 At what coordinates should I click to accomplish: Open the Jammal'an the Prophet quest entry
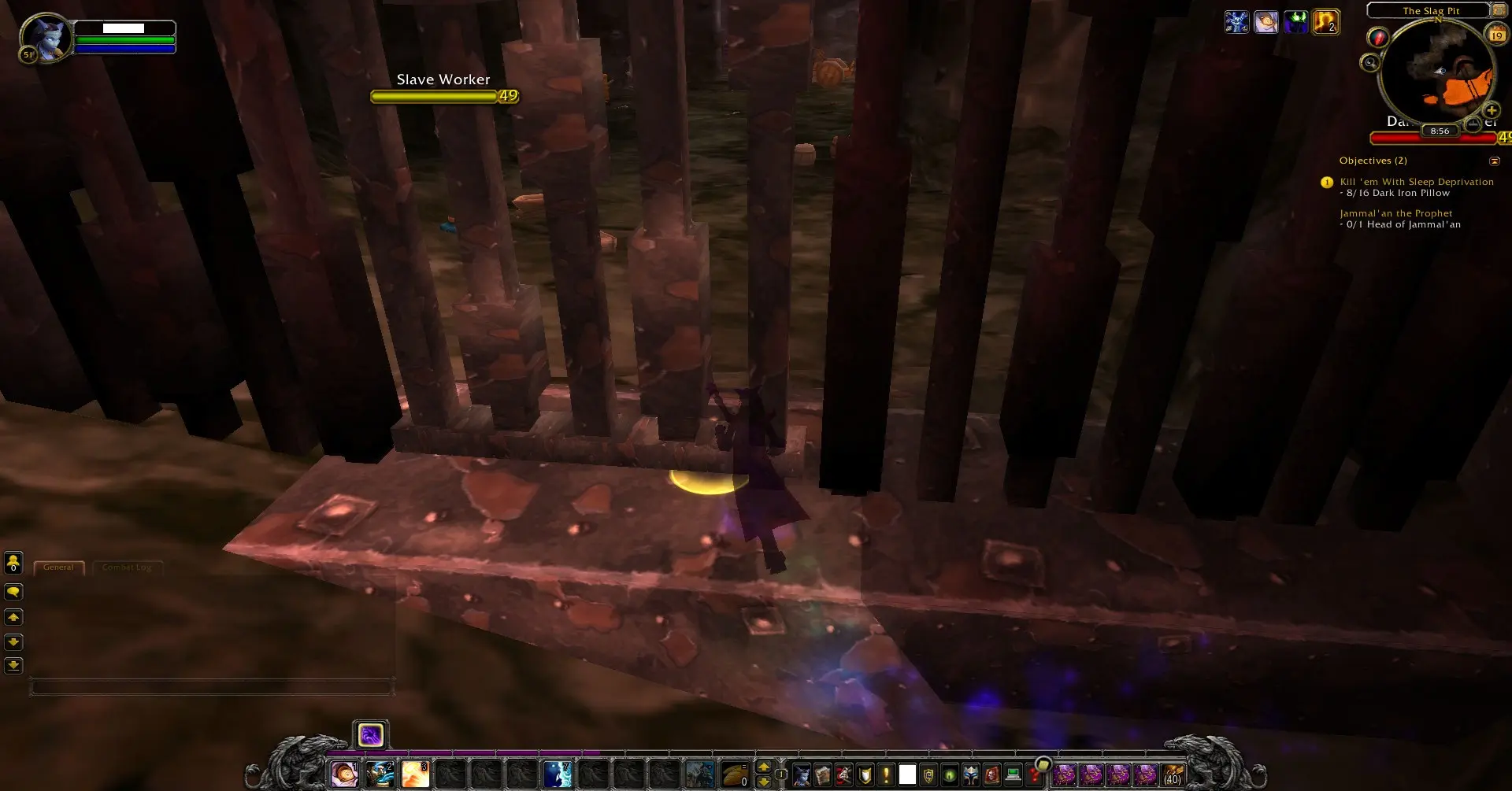[x=1395, y=213]
